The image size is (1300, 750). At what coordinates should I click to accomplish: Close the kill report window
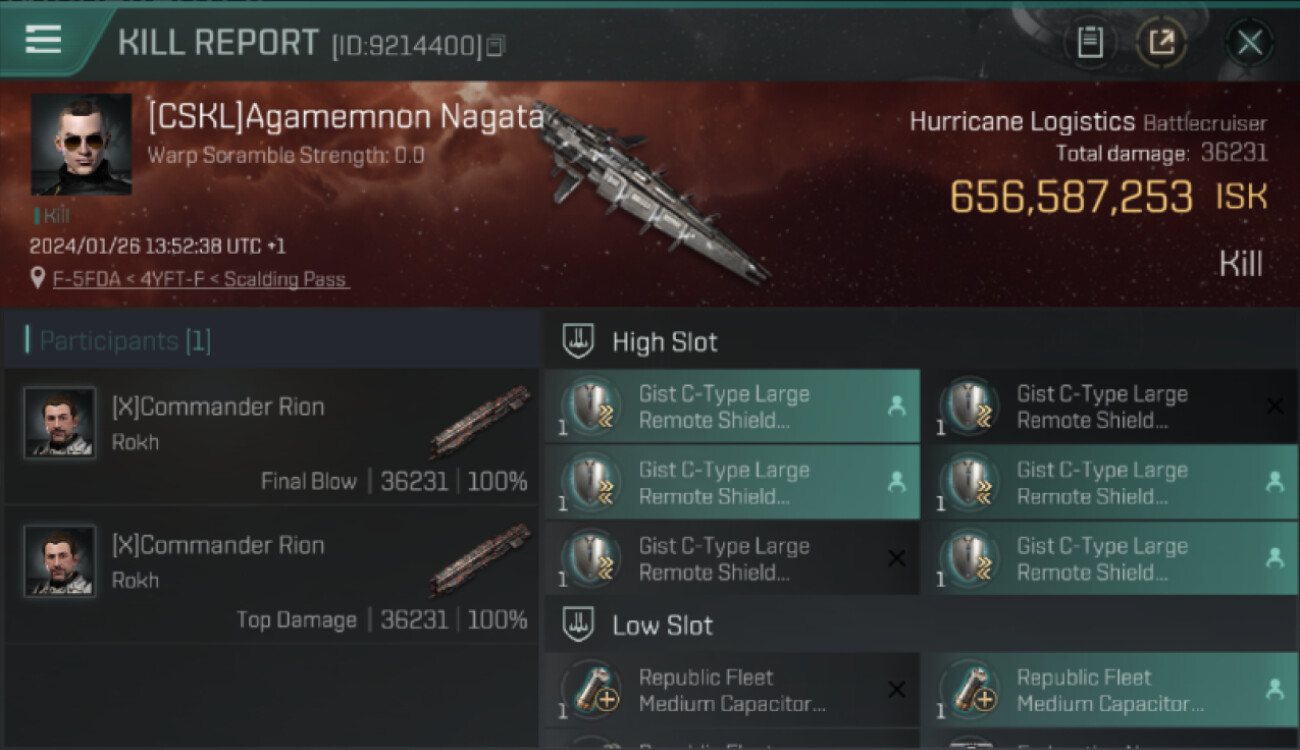click(x=1249, y=43)
